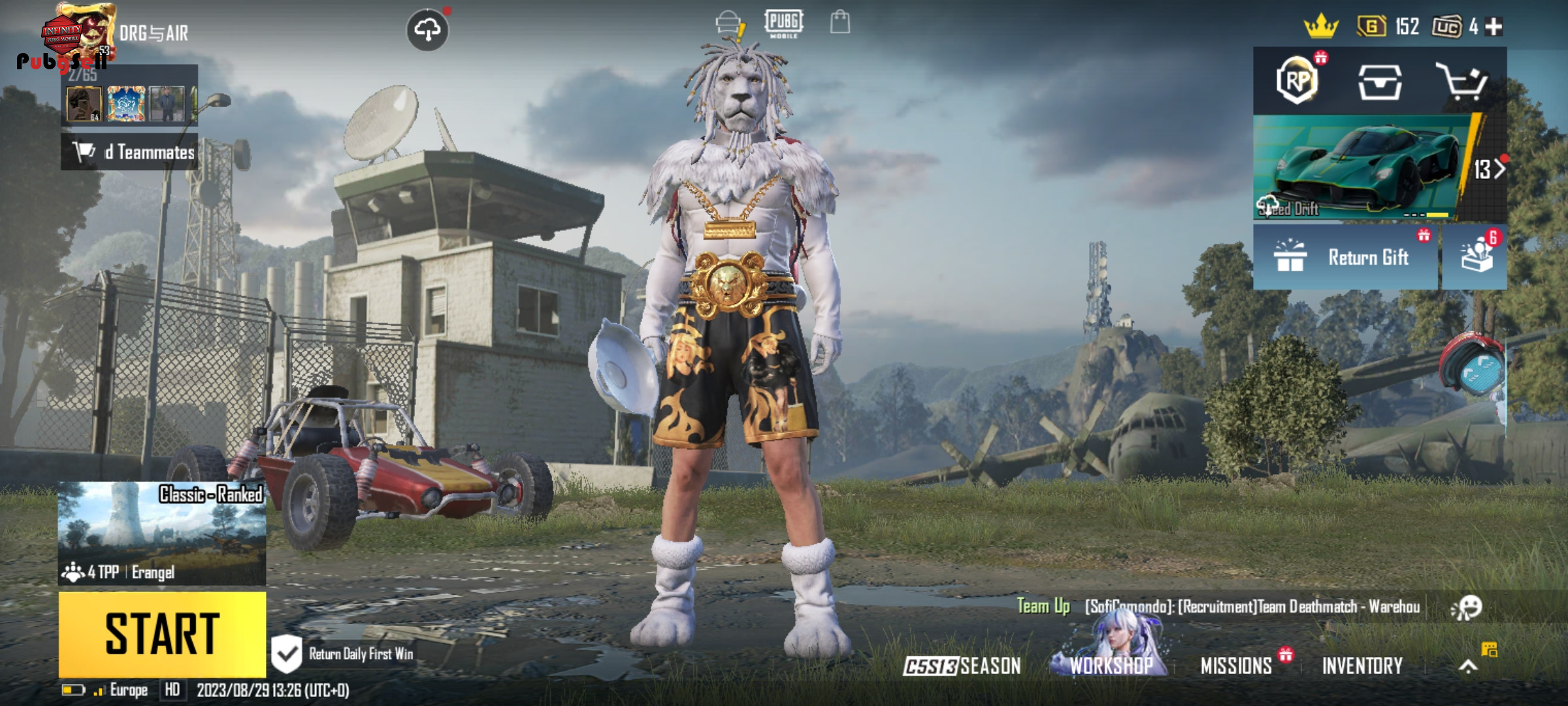This screenshot has width=1568, height=706.
Task: Open the cloud download resource icon
Action: click(x=427, y=30)
